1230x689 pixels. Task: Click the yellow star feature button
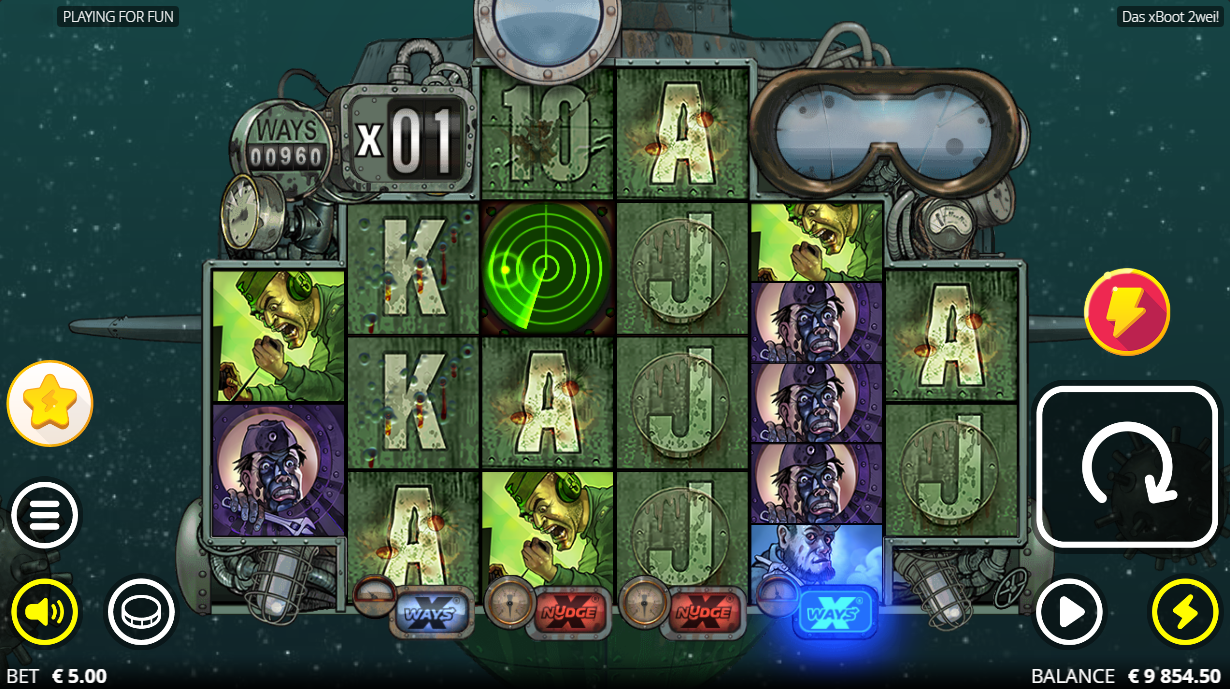click(50, 403)
